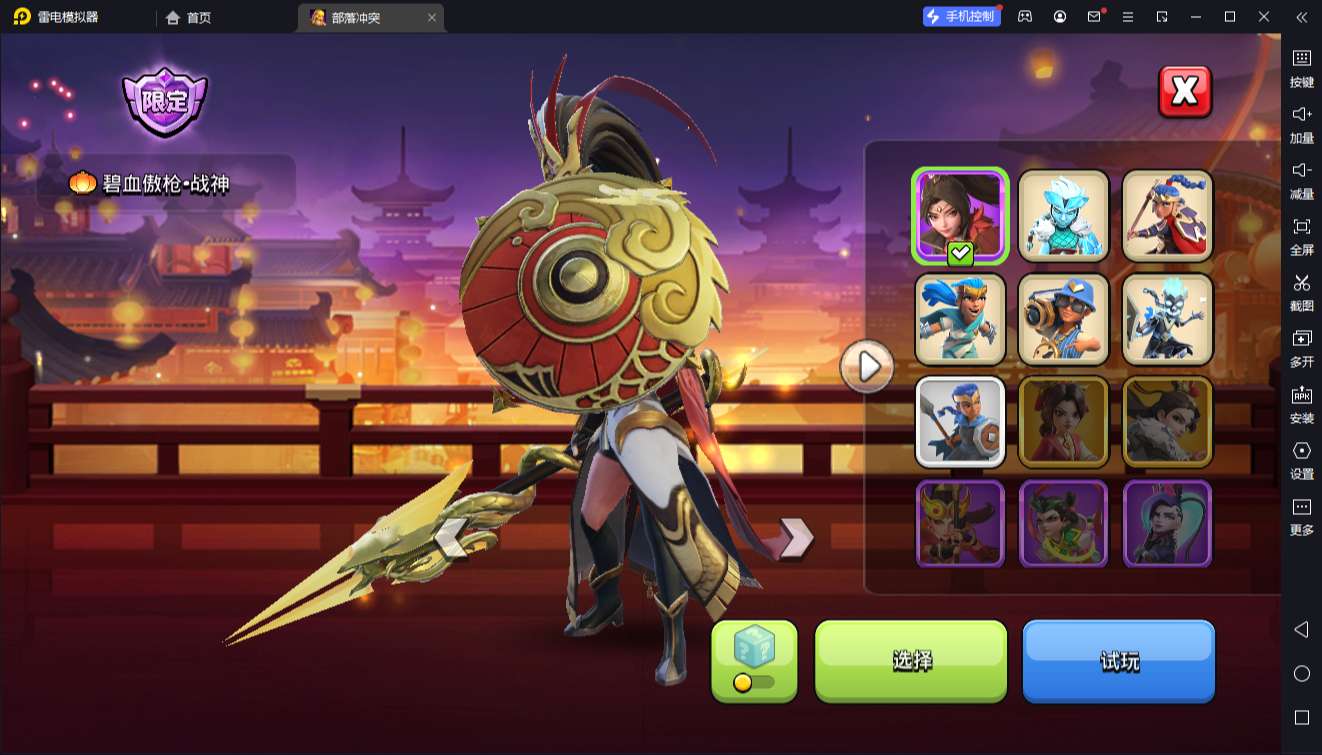Rotate to the previous skin with left chevron
The image size is (1322, 755).
[450, 538]
